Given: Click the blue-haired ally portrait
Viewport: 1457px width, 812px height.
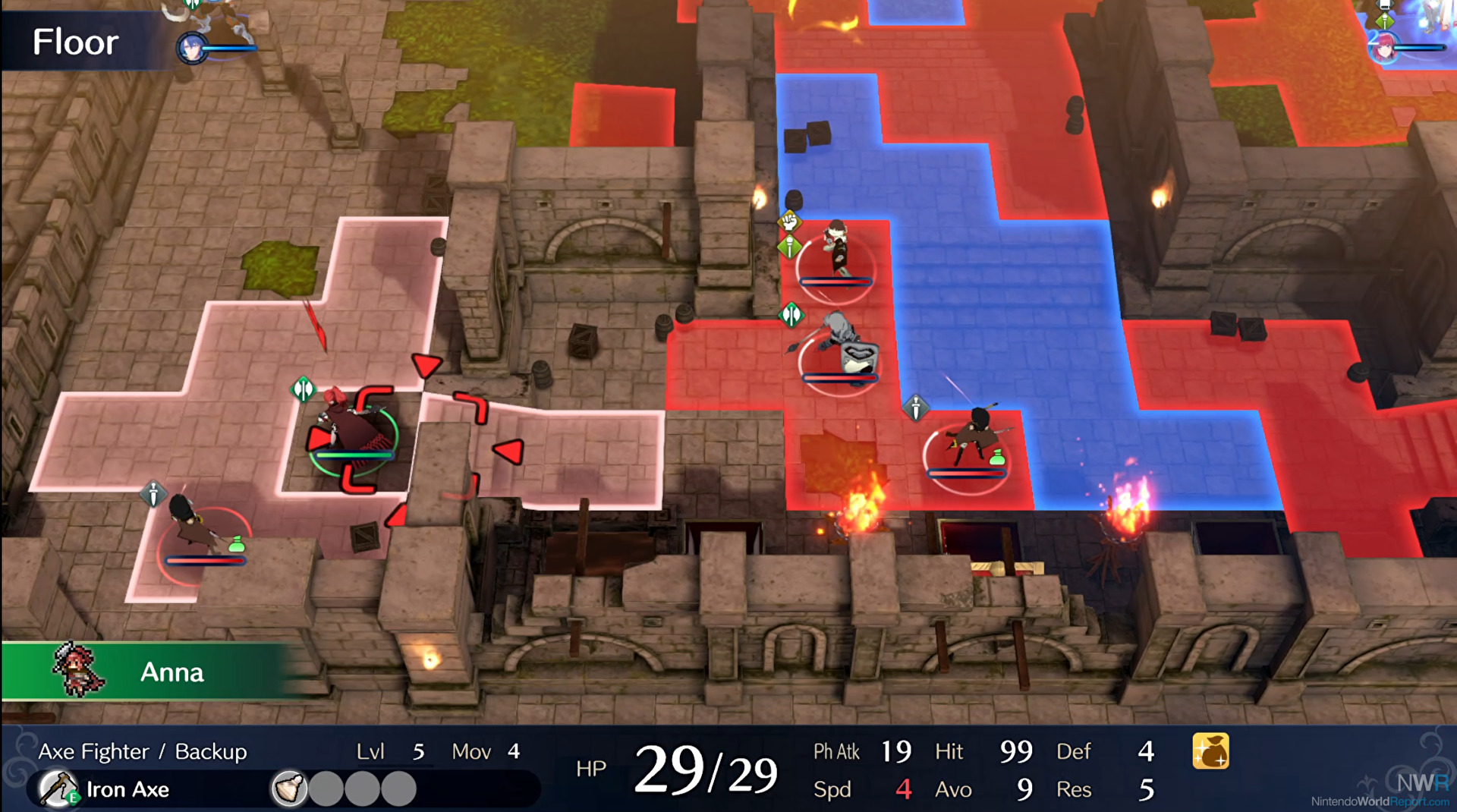Looking at the screenshot, I should tap(192, 49).
